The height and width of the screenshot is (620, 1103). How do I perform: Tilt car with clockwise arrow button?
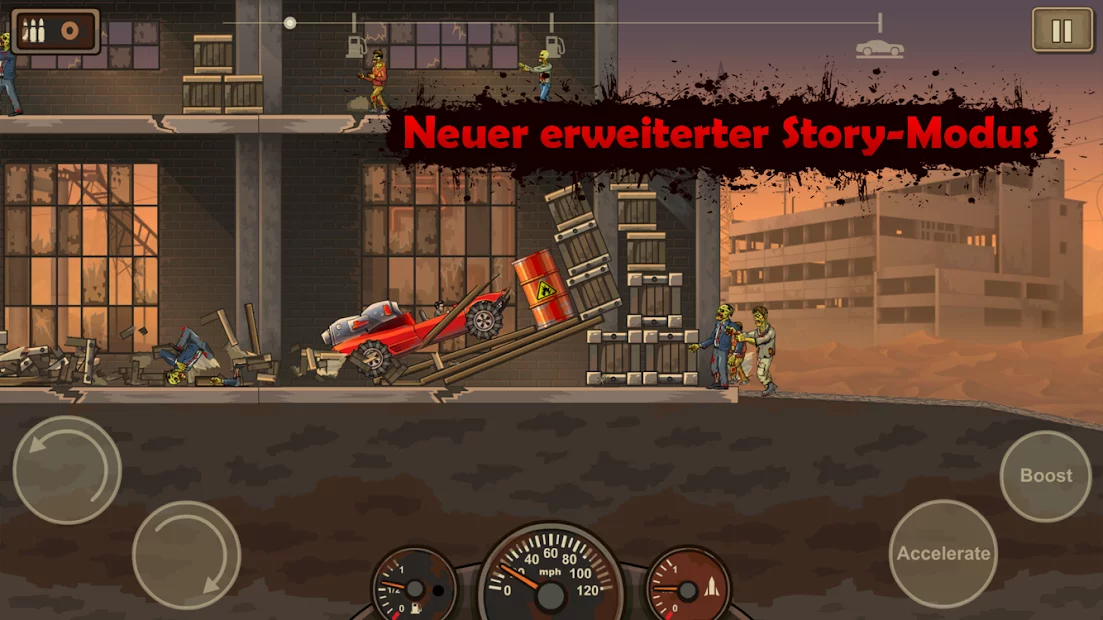[186, 555]
